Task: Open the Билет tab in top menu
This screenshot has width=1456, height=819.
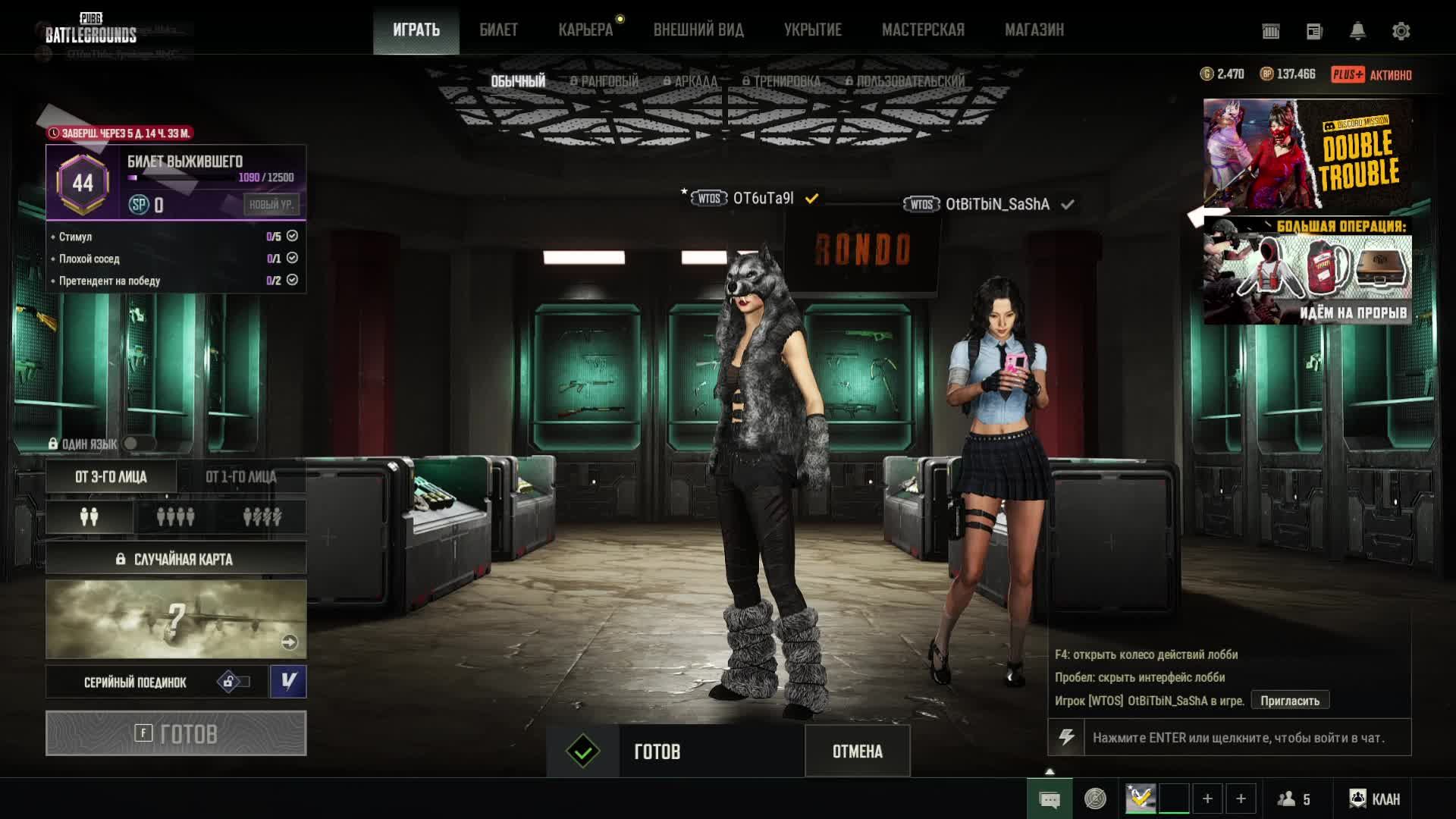Action: coord(498,30)
